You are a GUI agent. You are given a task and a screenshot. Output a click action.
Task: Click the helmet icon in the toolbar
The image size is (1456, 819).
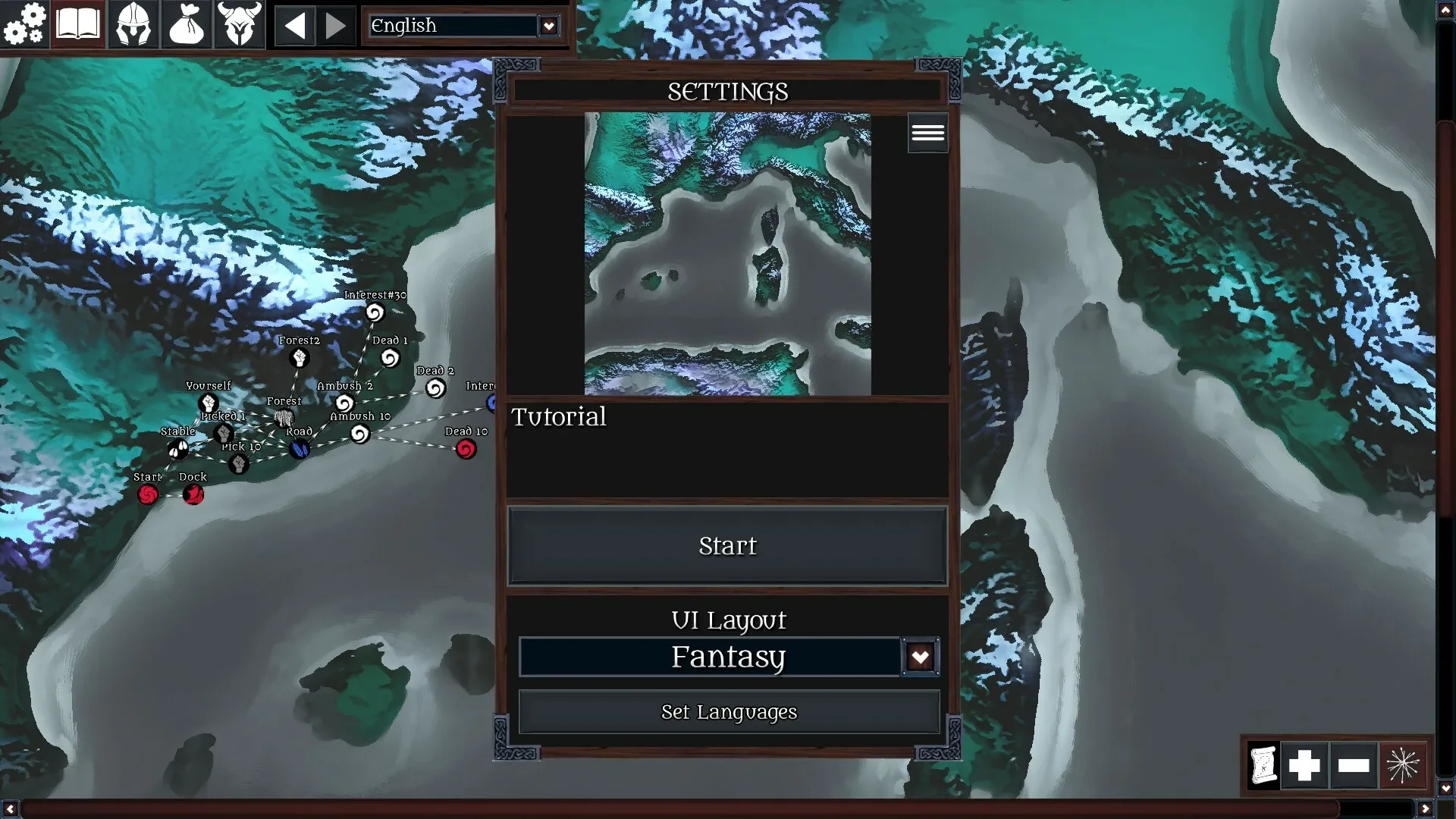click(x=133, y=24)
